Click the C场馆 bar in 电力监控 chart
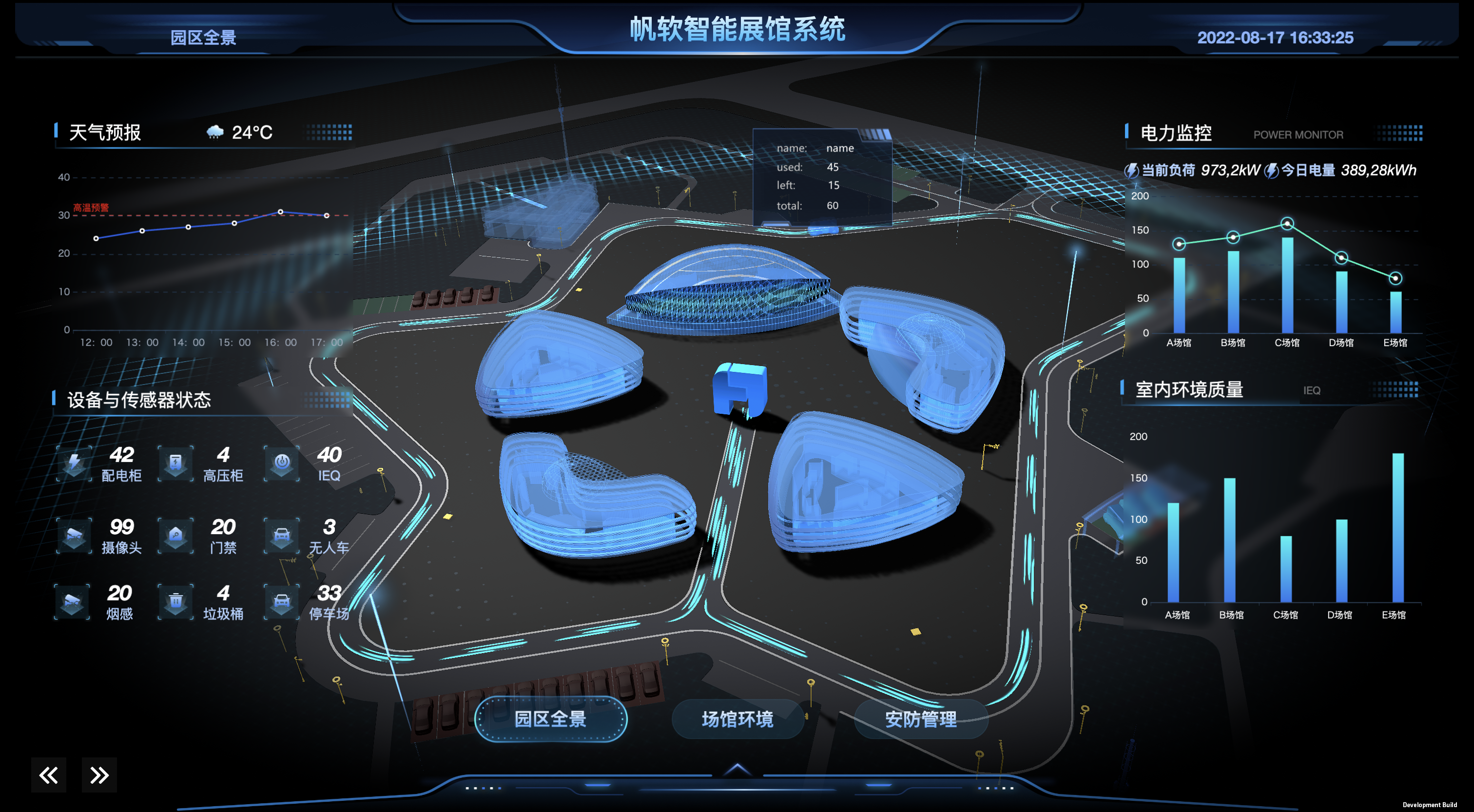 1287,285
